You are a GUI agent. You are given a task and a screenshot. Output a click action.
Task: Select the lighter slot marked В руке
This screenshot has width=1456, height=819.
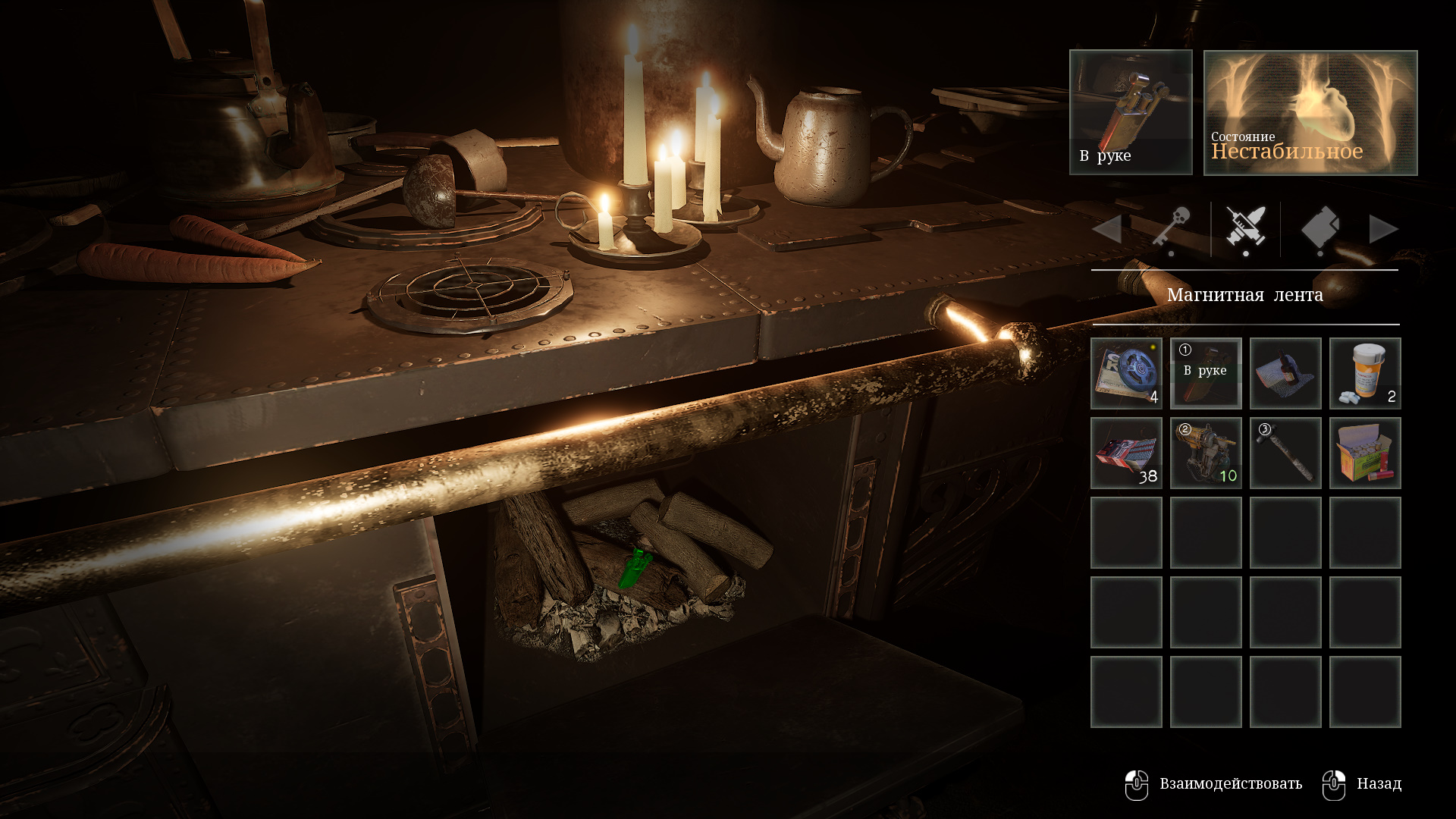tap(1206, 374)
